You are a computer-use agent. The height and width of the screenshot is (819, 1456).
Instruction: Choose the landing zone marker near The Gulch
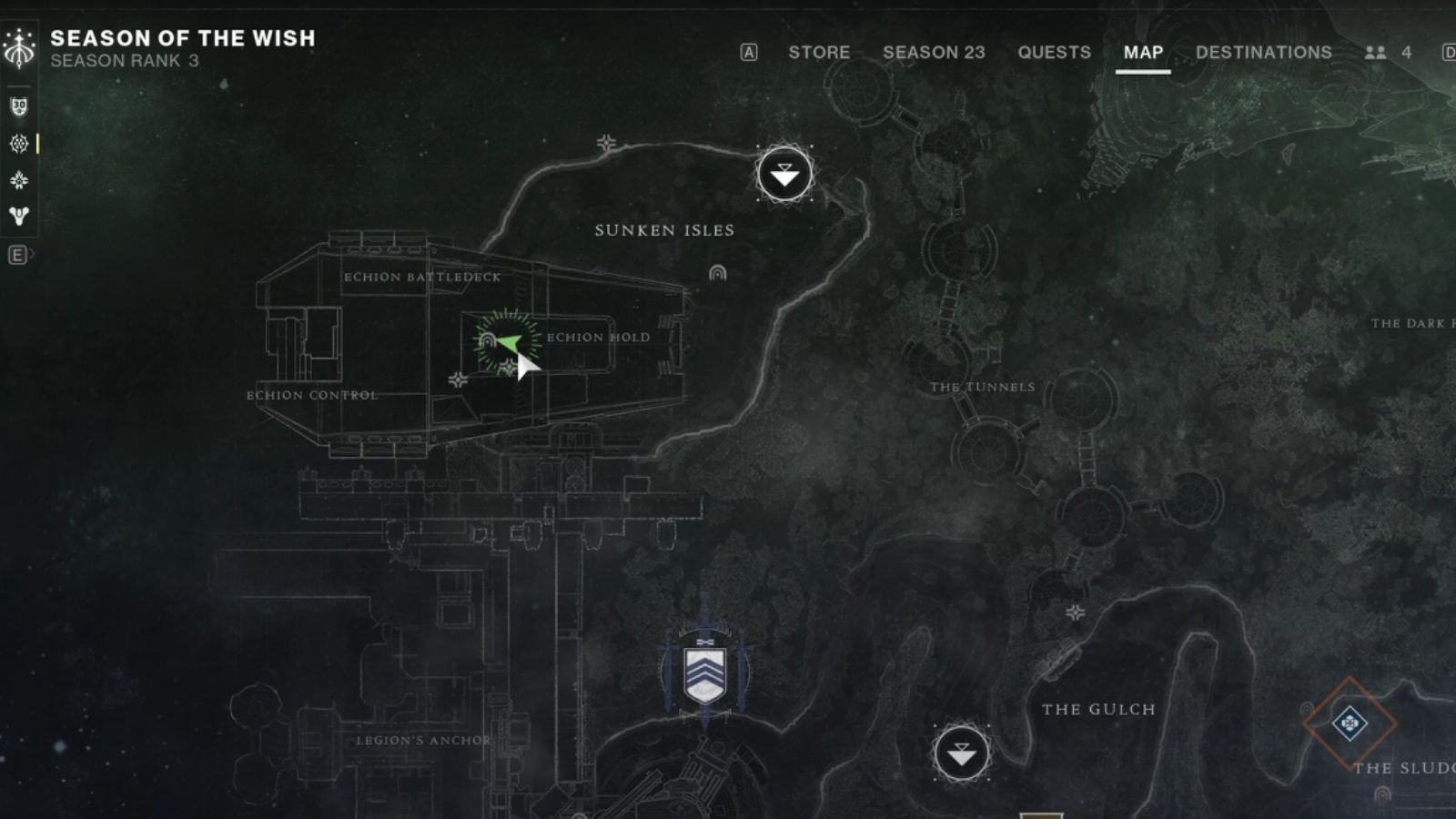pos(961,753)
